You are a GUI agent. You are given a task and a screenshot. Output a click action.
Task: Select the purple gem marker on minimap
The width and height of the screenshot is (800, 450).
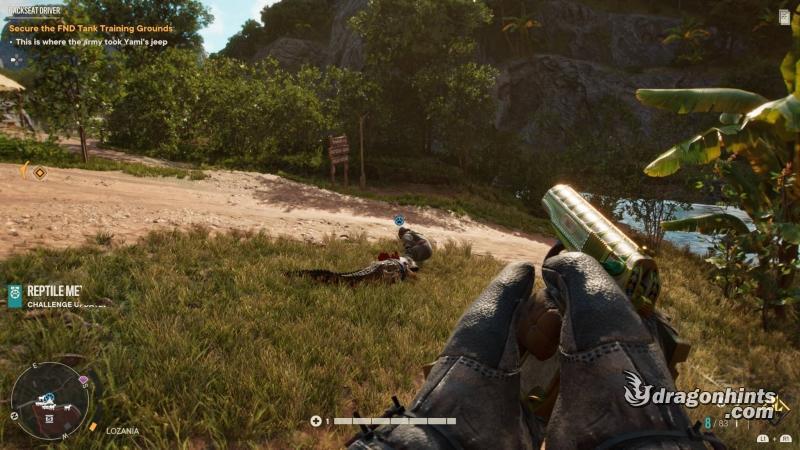pyautogui.click(x=83, y=381)
